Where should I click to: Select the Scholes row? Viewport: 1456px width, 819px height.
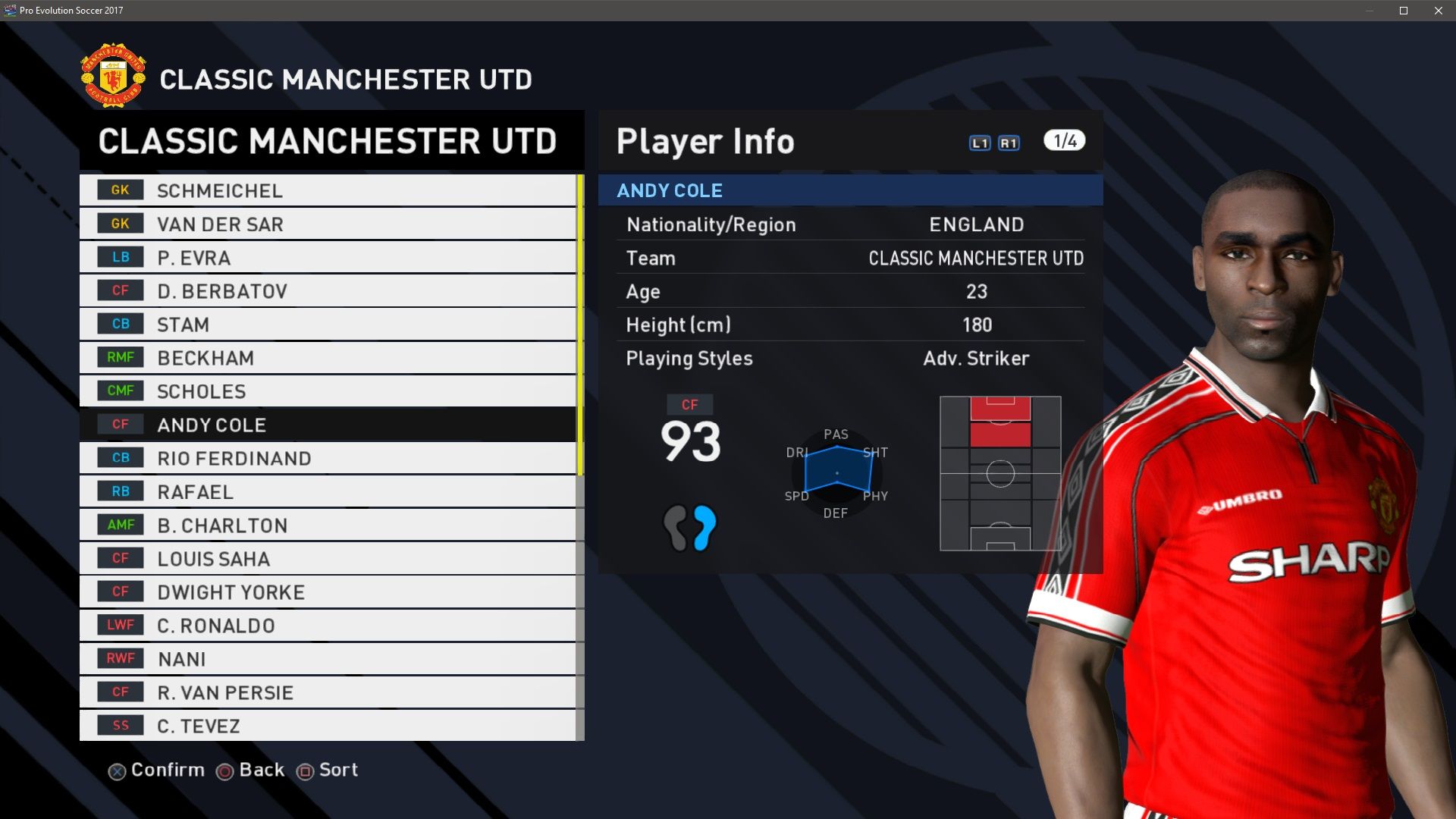point(328,391)
